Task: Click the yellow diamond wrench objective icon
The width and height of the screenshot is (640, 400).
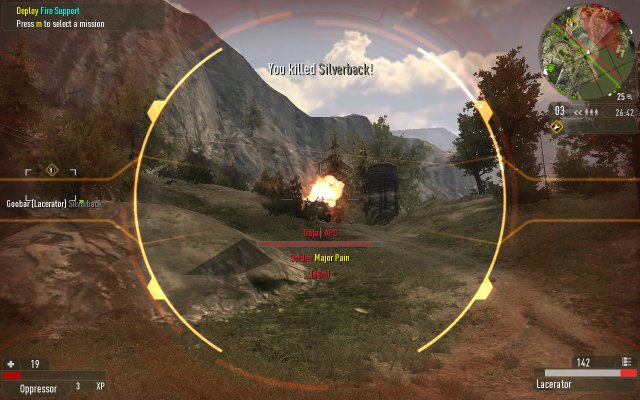Action: 557,127
